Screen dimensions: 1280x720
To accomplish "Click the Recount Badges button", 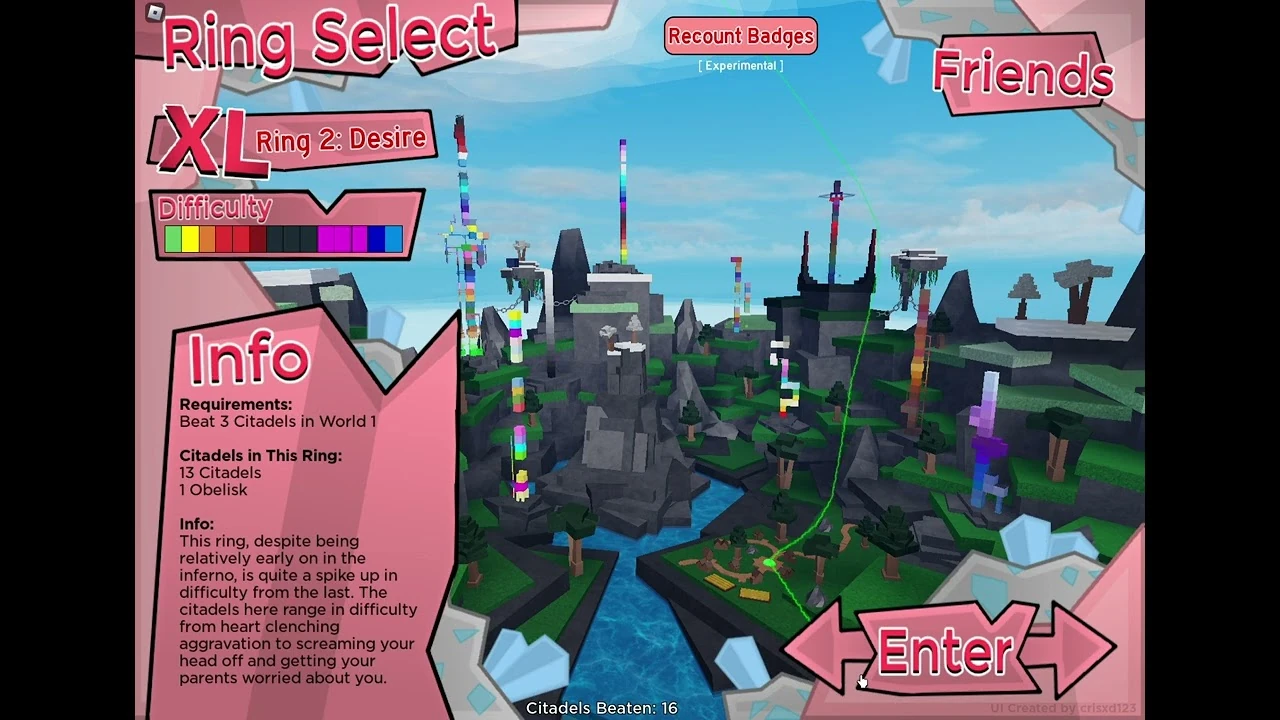I will [x=741, y=36].
